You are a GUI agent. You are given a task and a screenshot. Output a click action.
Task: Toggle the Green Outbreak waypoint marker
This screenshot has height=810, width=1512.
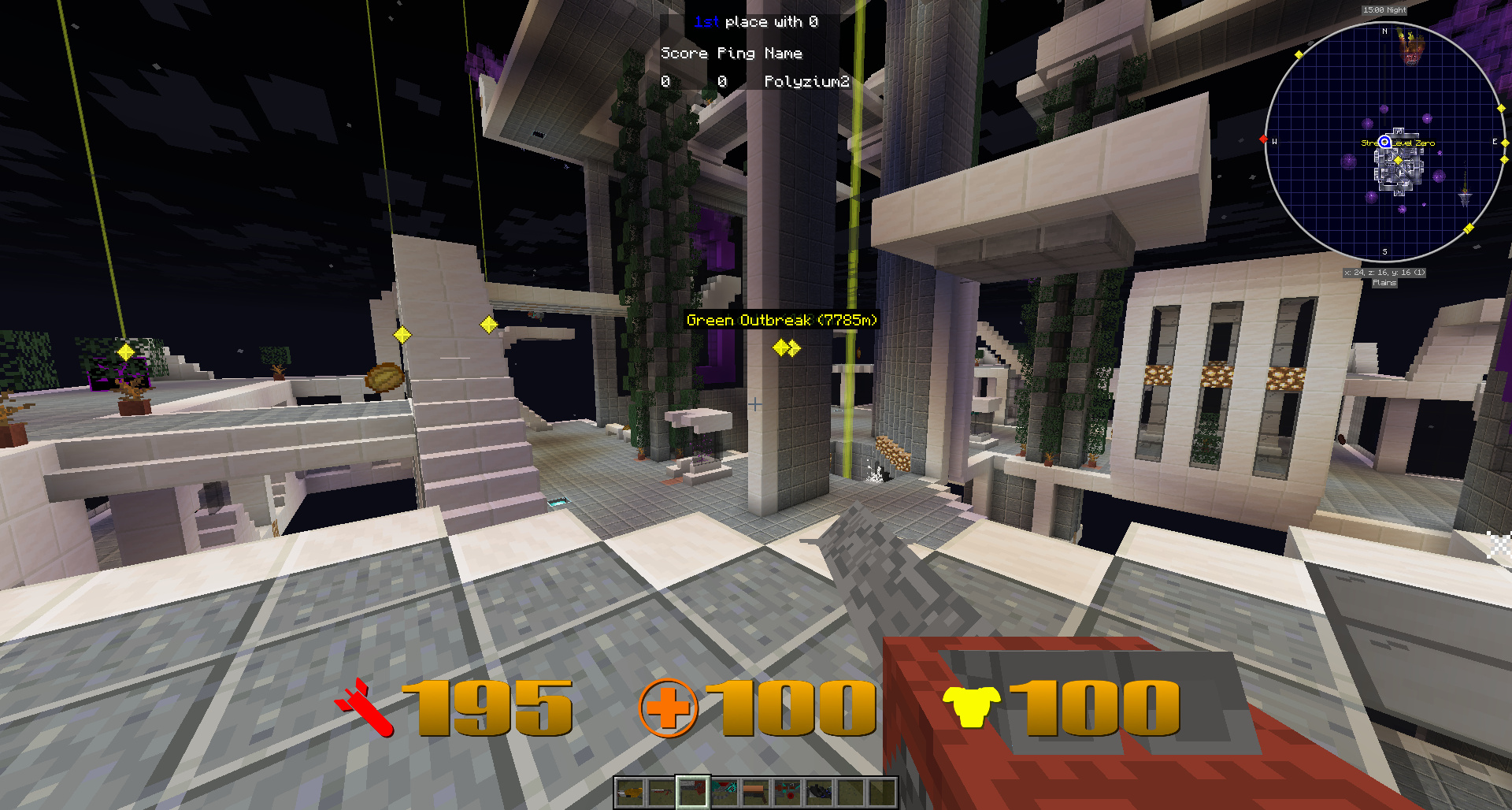pyautogui.click(x=782, y=321)
